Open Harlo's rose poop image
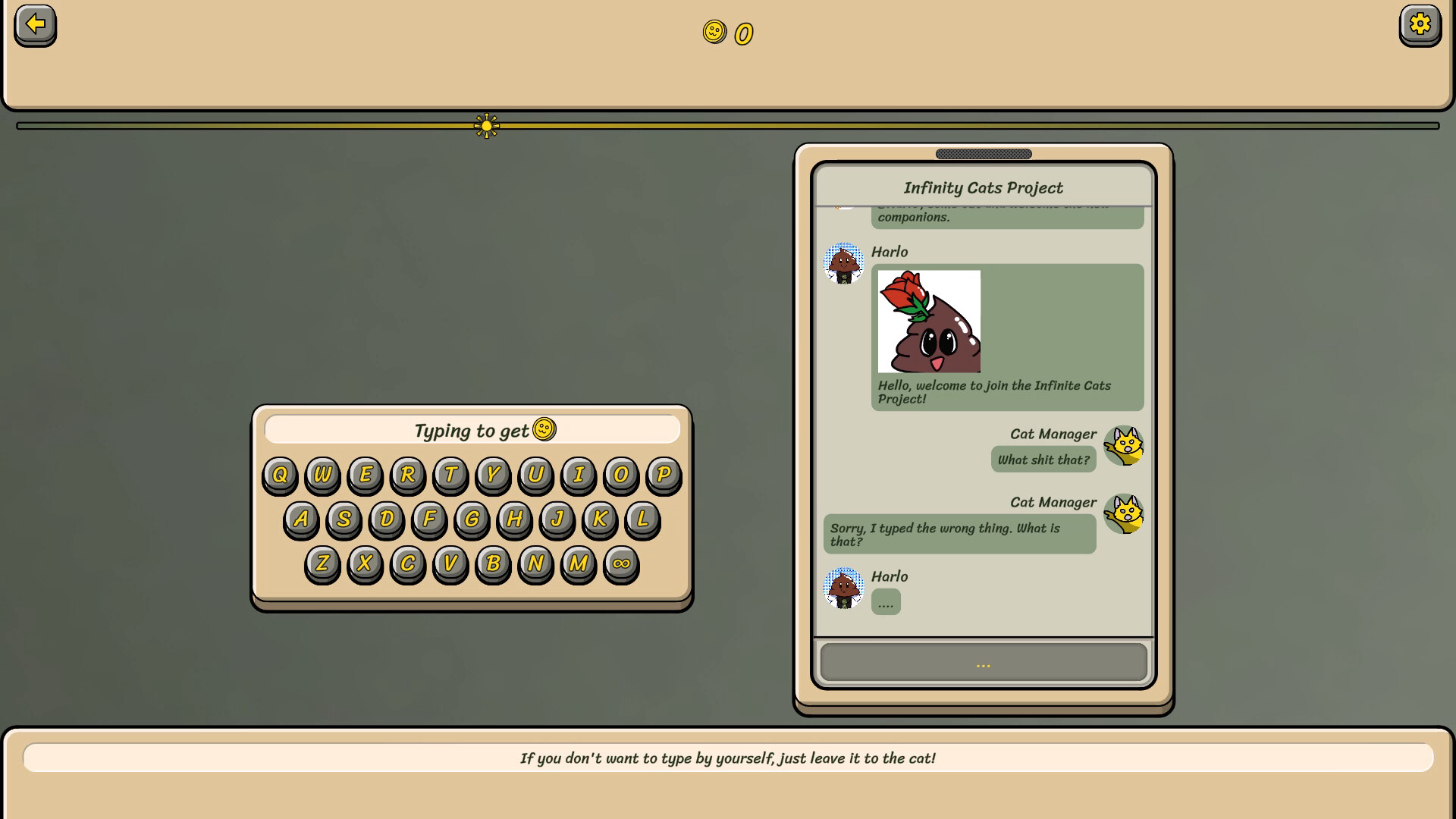The width and height of the screenshot is (1456, 819). 929,322
